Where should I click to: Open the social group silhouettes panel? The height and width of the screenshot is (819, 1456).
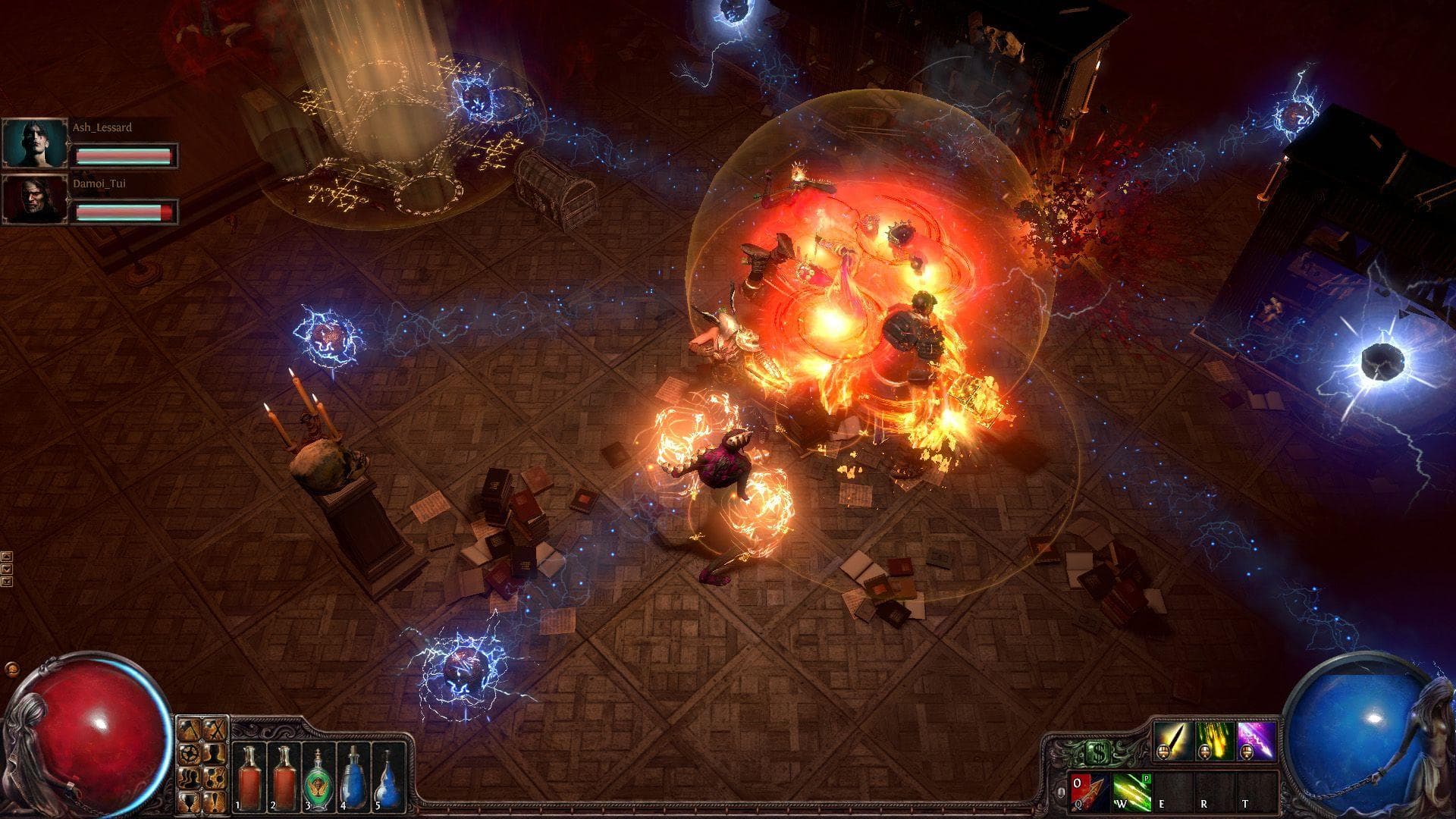click(190, 777)
